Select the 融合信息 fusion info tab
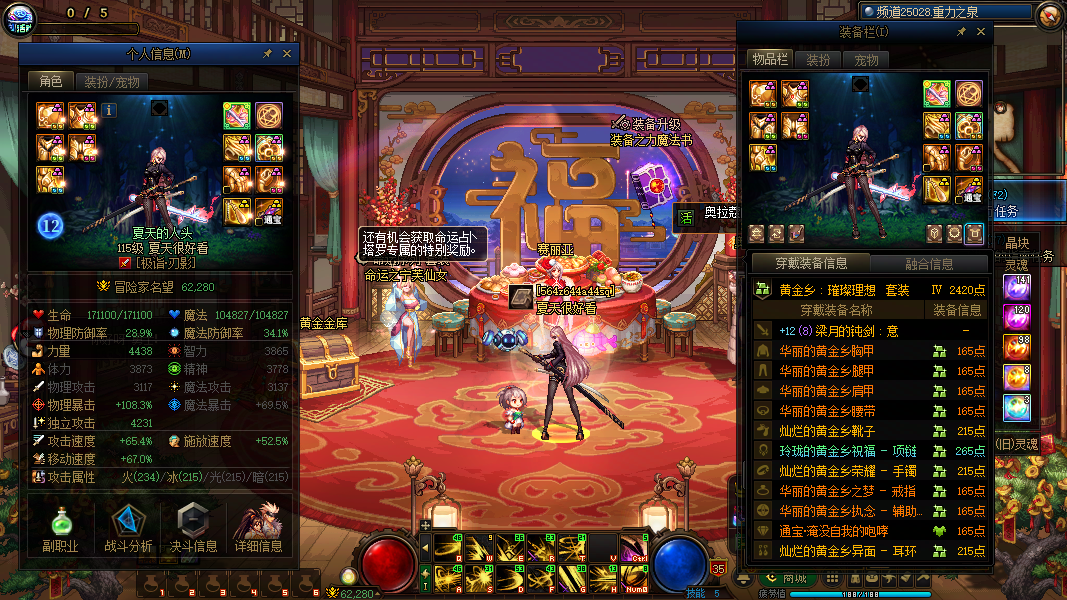 928,264
